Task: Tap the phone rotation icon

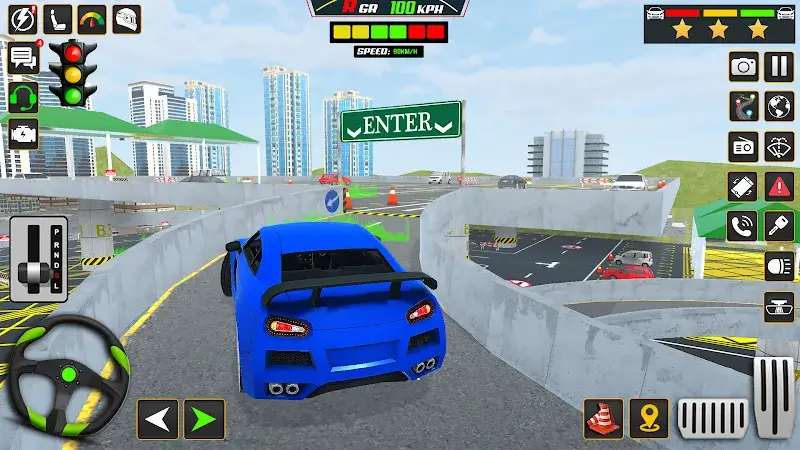Action: coord(743,186)
